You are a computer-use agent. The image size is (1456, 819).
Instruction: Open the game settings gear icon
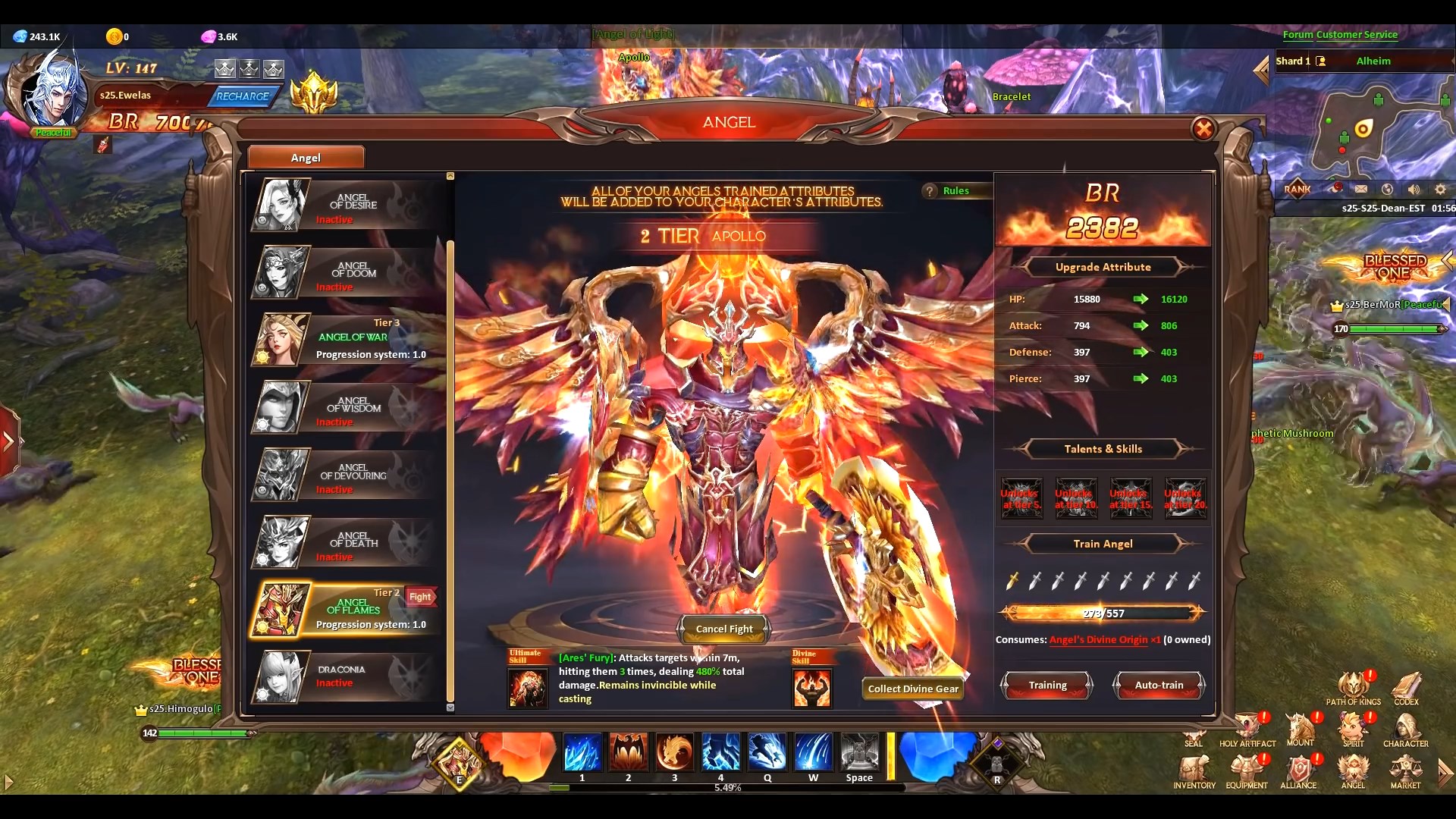coord(1440,189)
